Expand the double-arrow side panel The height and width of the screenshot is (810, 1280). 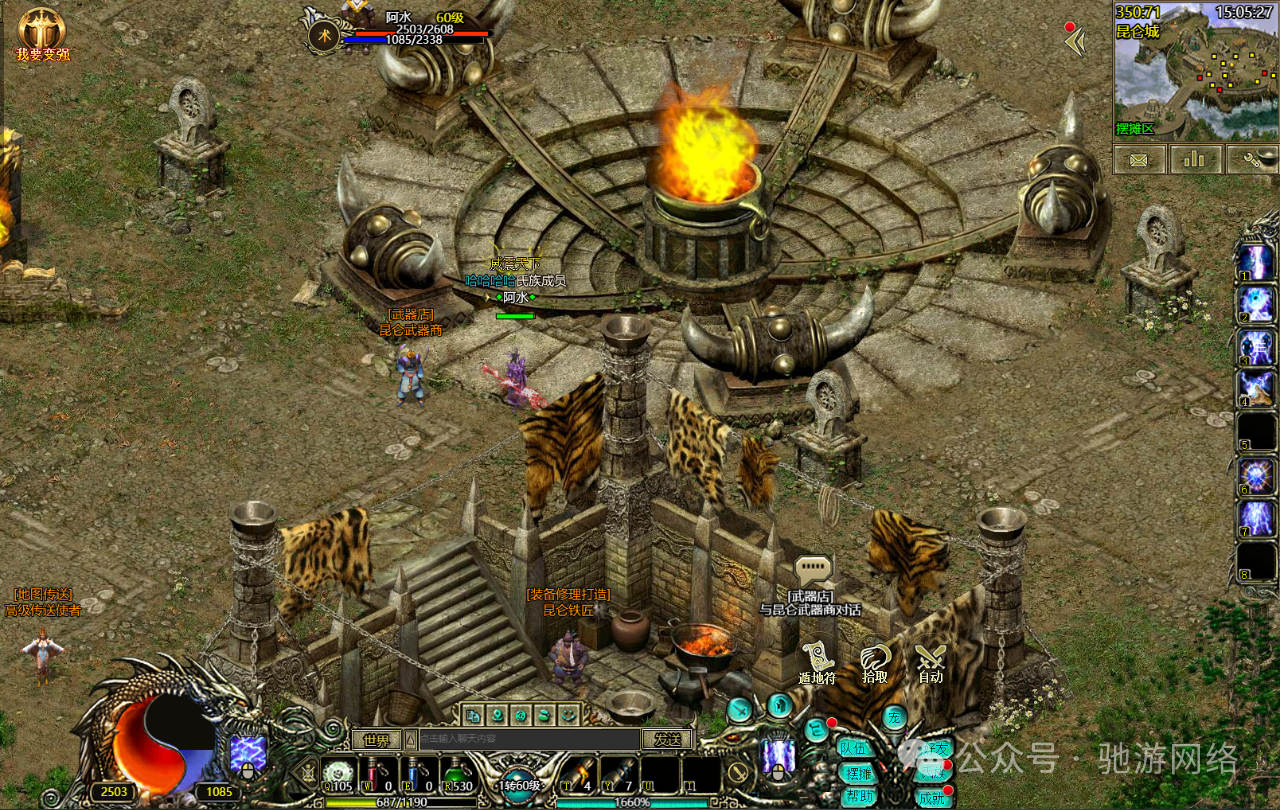[x=1076, y=41]
